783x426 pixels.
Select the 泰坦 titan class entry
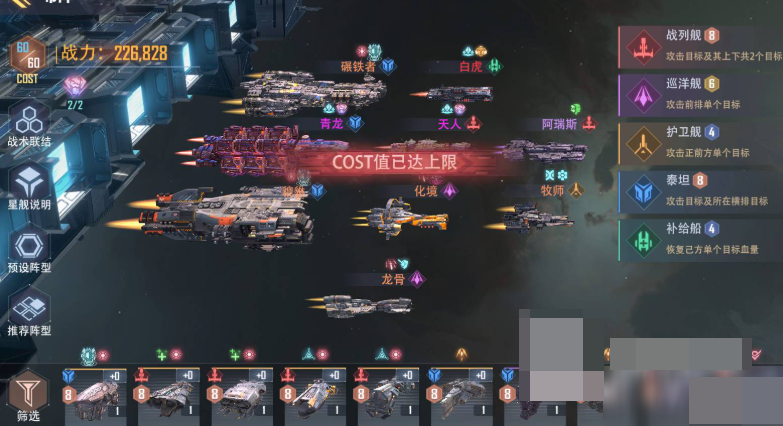700,191
